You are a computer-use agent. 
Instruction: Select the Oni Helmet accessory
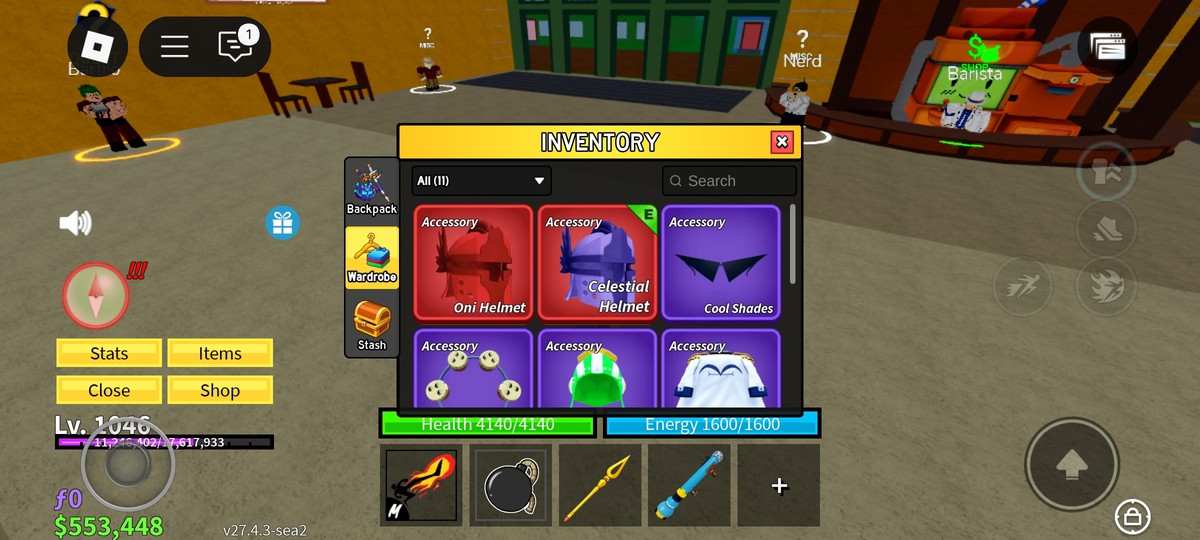click(473, 263)
